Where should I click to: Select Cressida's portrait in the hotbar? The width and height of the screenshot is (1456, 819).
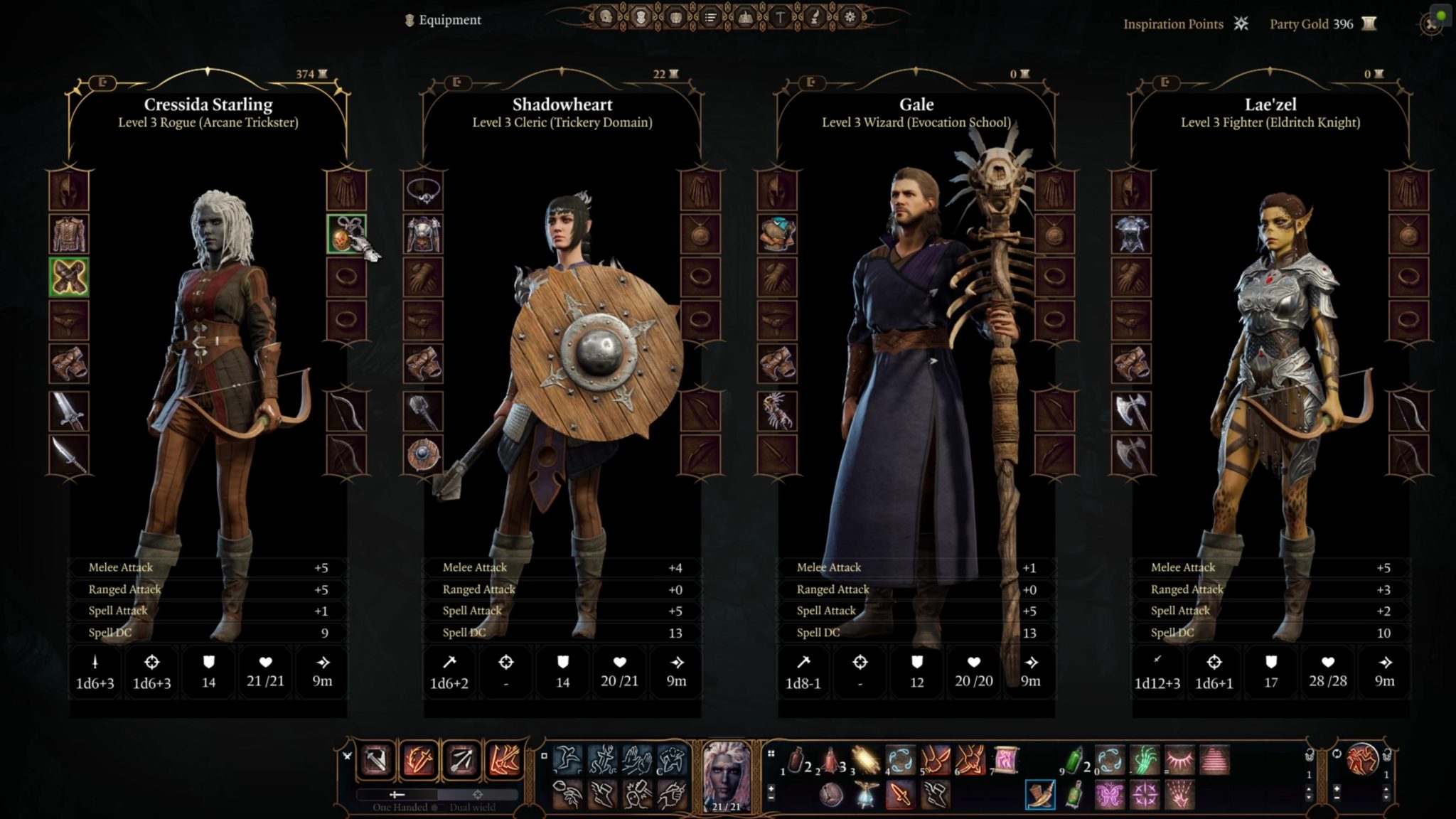(726, 775)
